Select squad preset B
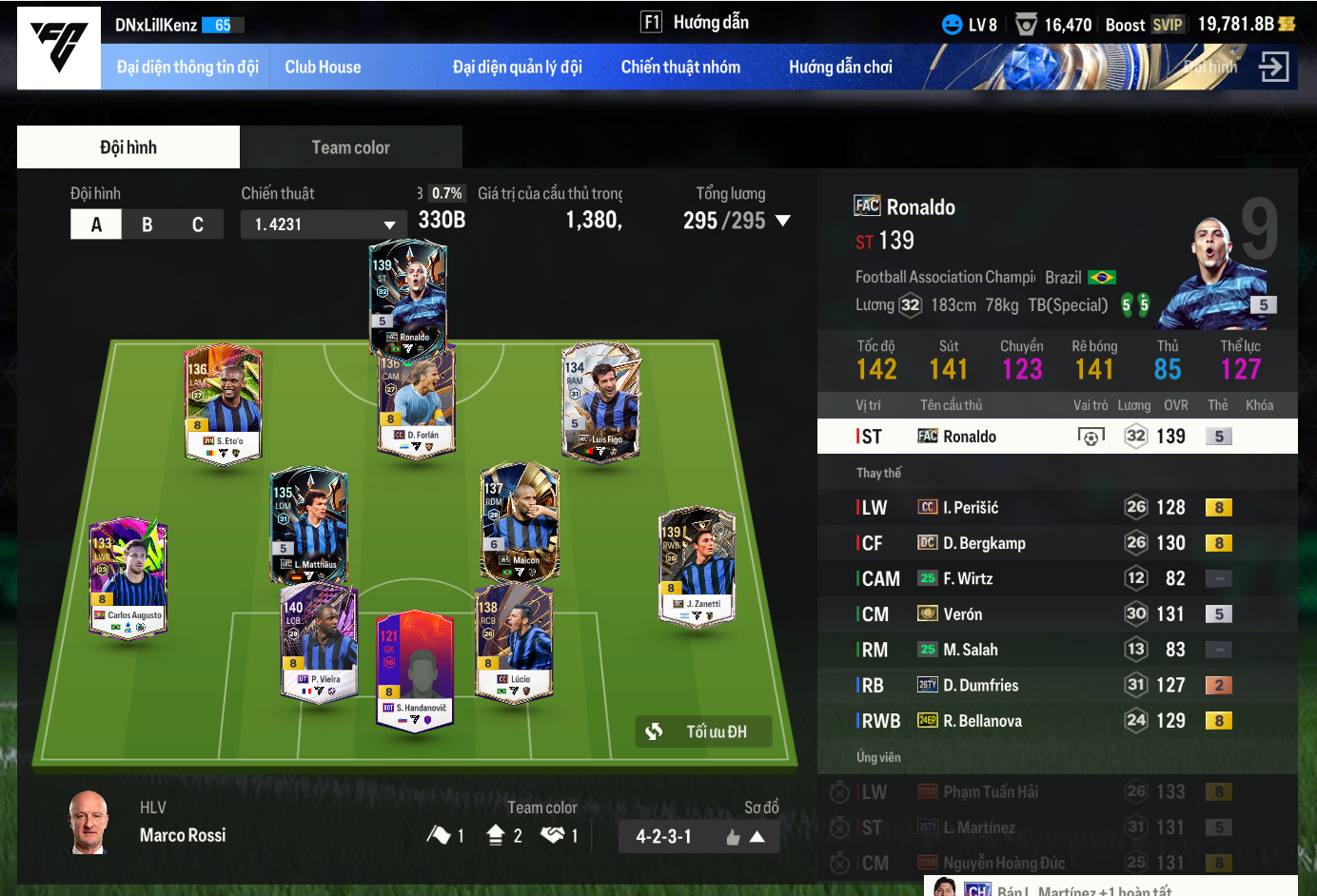The width and height of the screenshot is (1317, 896). [147, 224]
